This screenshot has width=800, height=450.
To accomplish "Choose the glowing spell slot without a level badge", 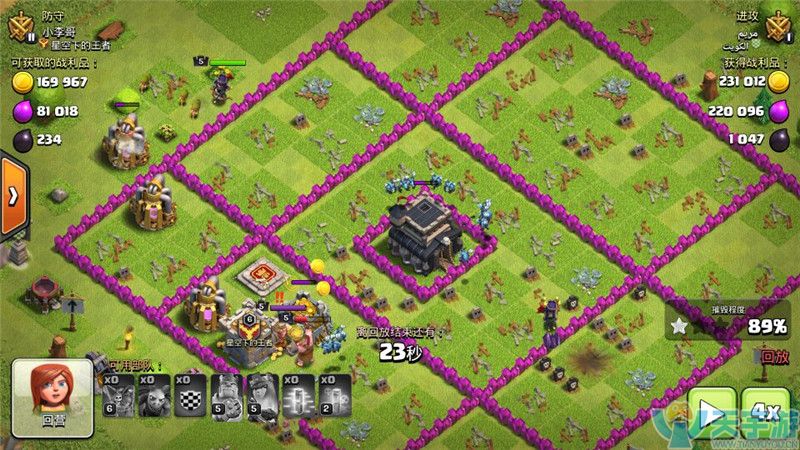I will tap(299, 393).
